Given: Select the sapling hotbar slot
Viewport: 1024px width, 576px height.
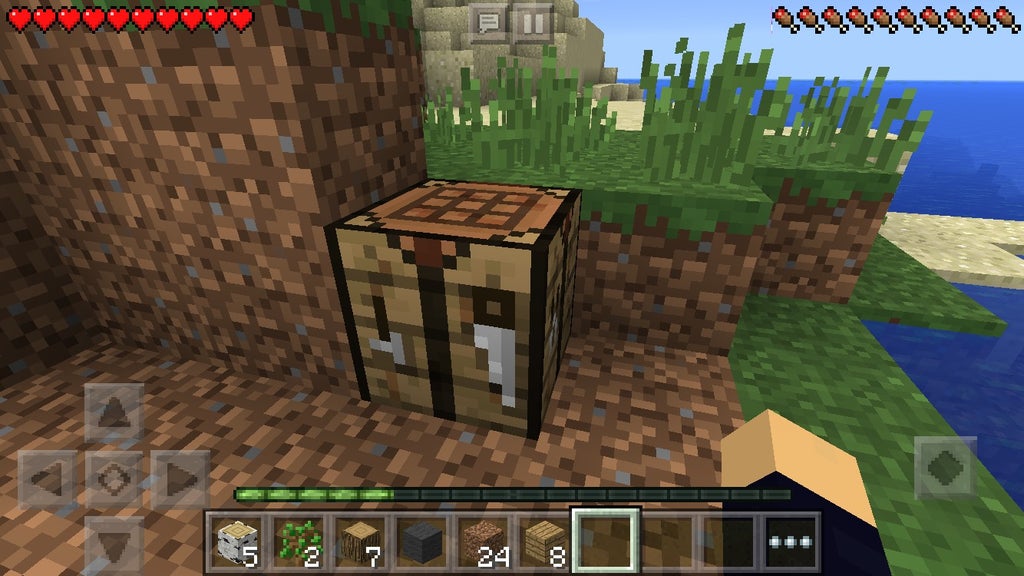Looking at the screenshot, I should click(x=297, y=542).
